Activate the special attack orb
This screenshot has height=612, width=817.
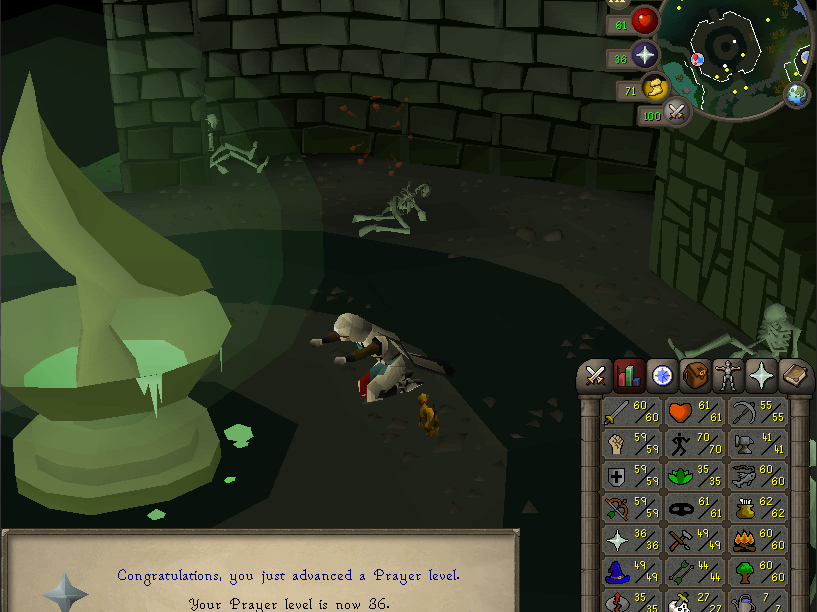677,114
